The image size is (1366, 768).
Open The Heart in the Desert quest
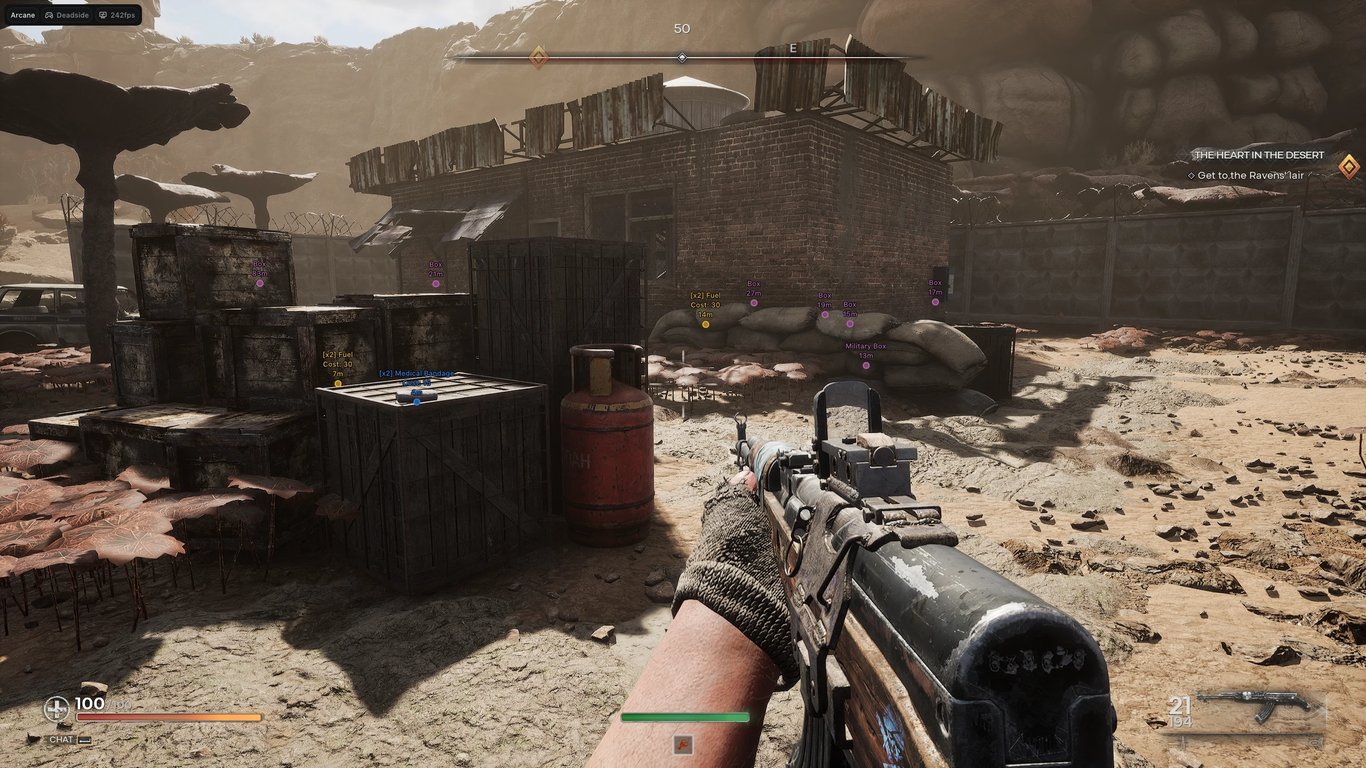pos(1258,155)
